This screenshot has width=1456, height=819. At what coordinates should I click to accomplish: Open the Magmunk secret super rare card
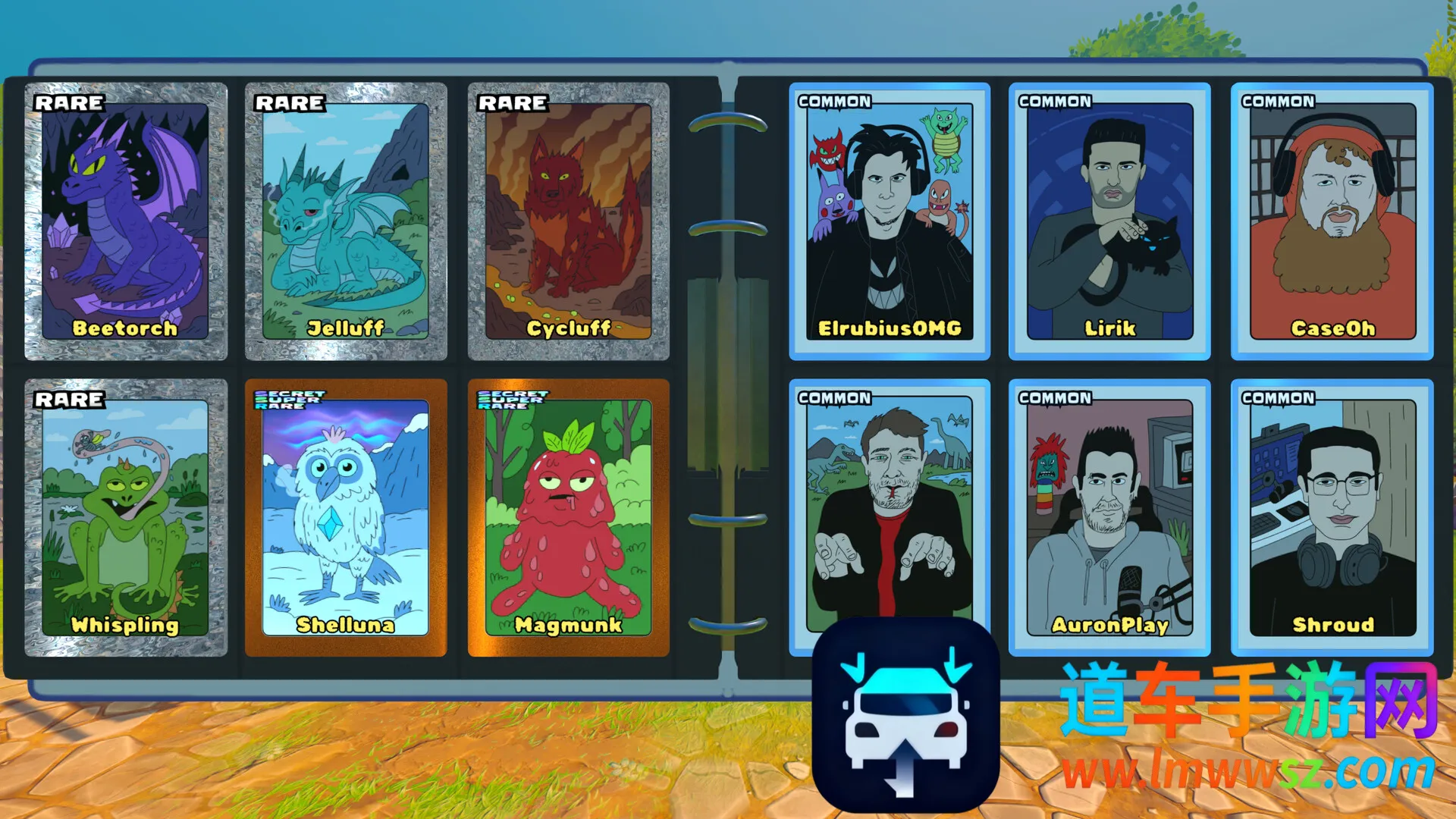(x=569, y=517)
